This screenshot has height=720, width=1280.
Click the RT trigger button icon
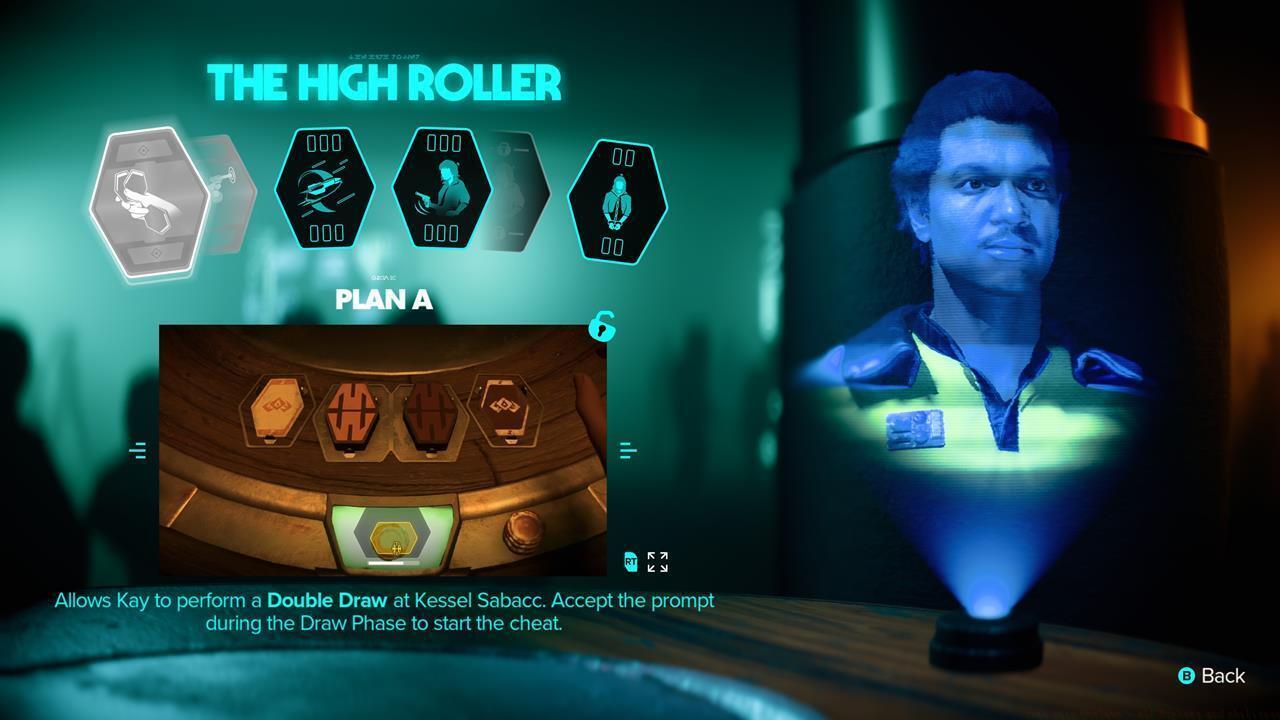tap(629, 562)
